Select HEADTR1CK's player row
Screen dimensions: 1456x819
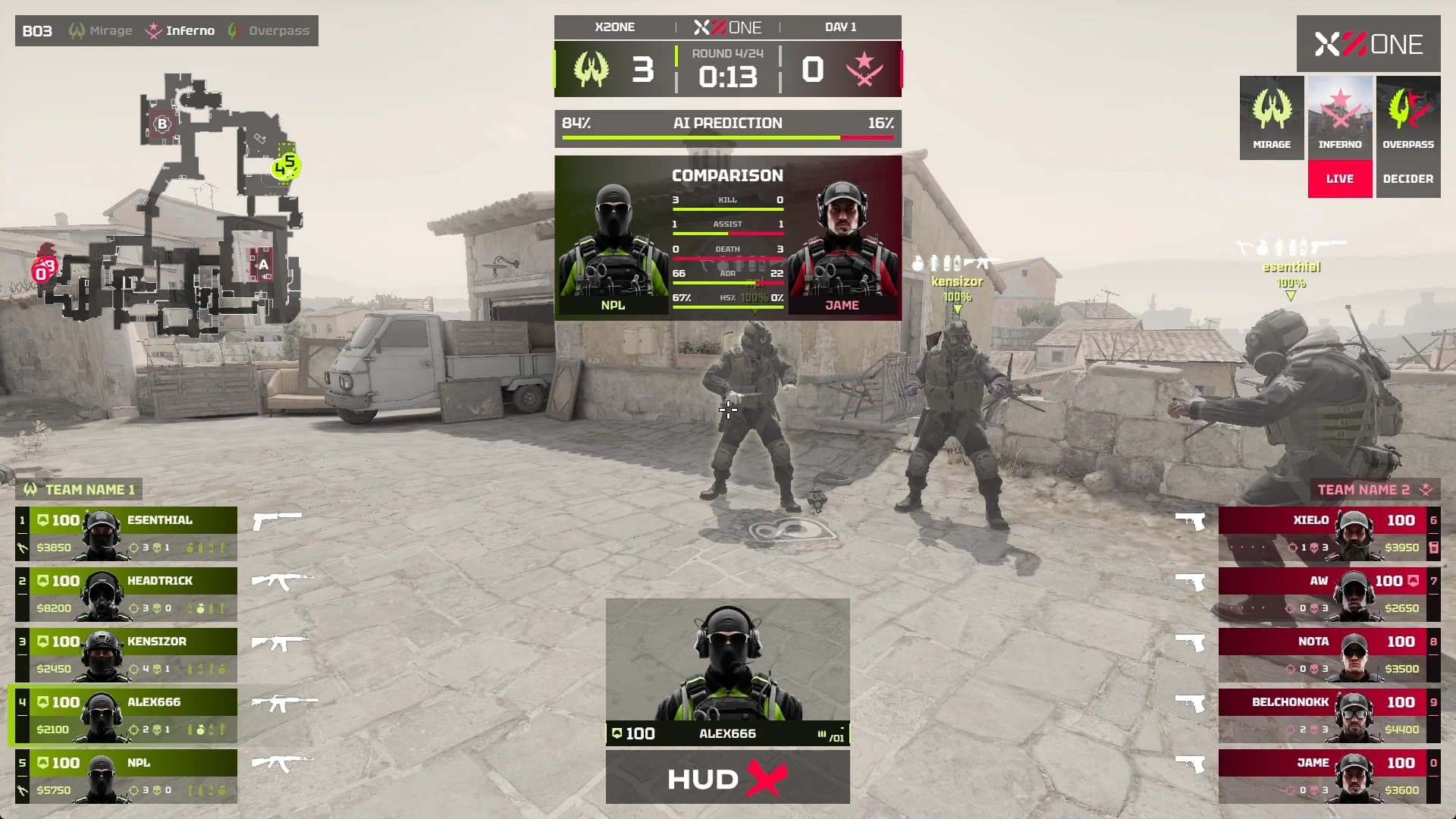[126, 594]
